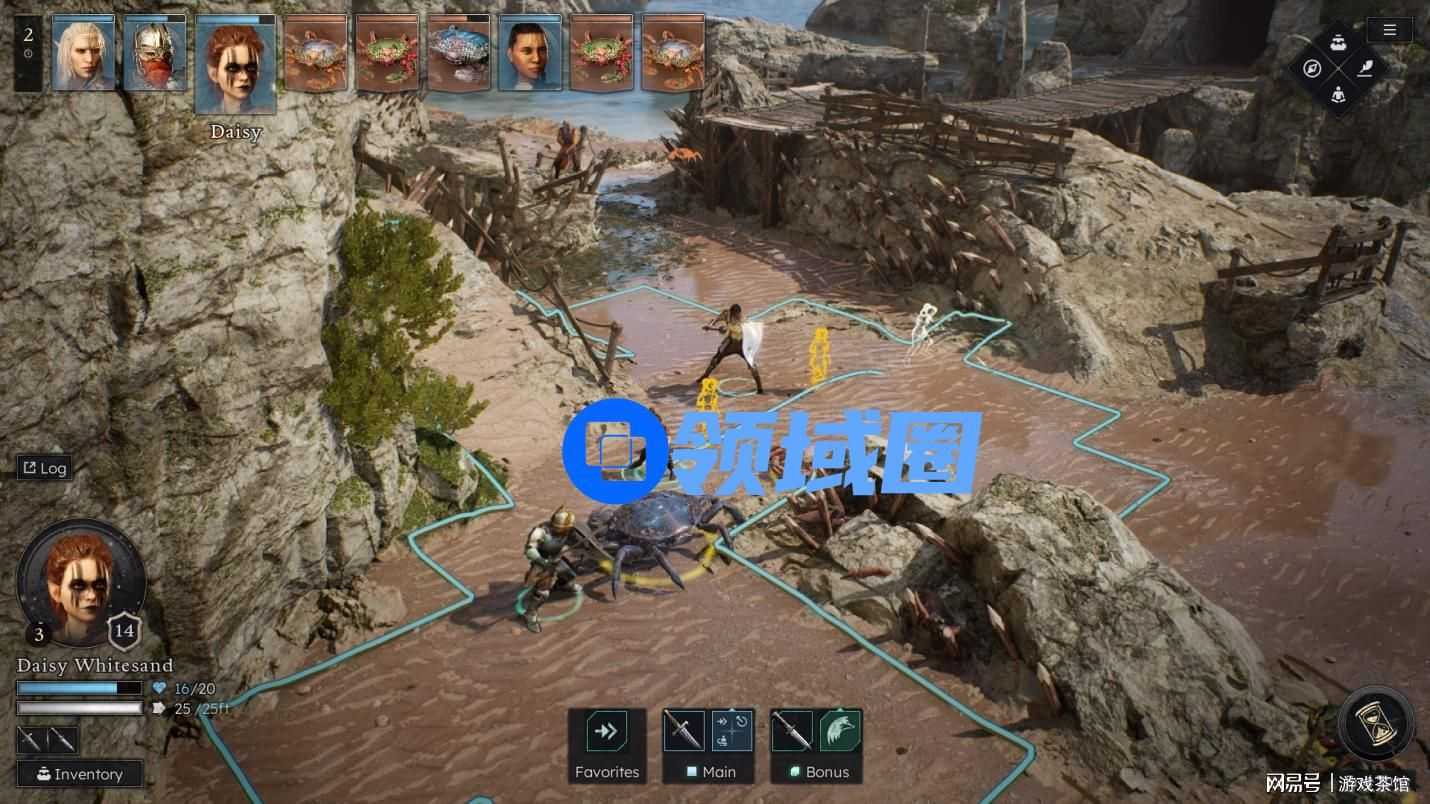Open the Main actions four-icon grid
This screenshot has width=1430, height=804.
733,732
